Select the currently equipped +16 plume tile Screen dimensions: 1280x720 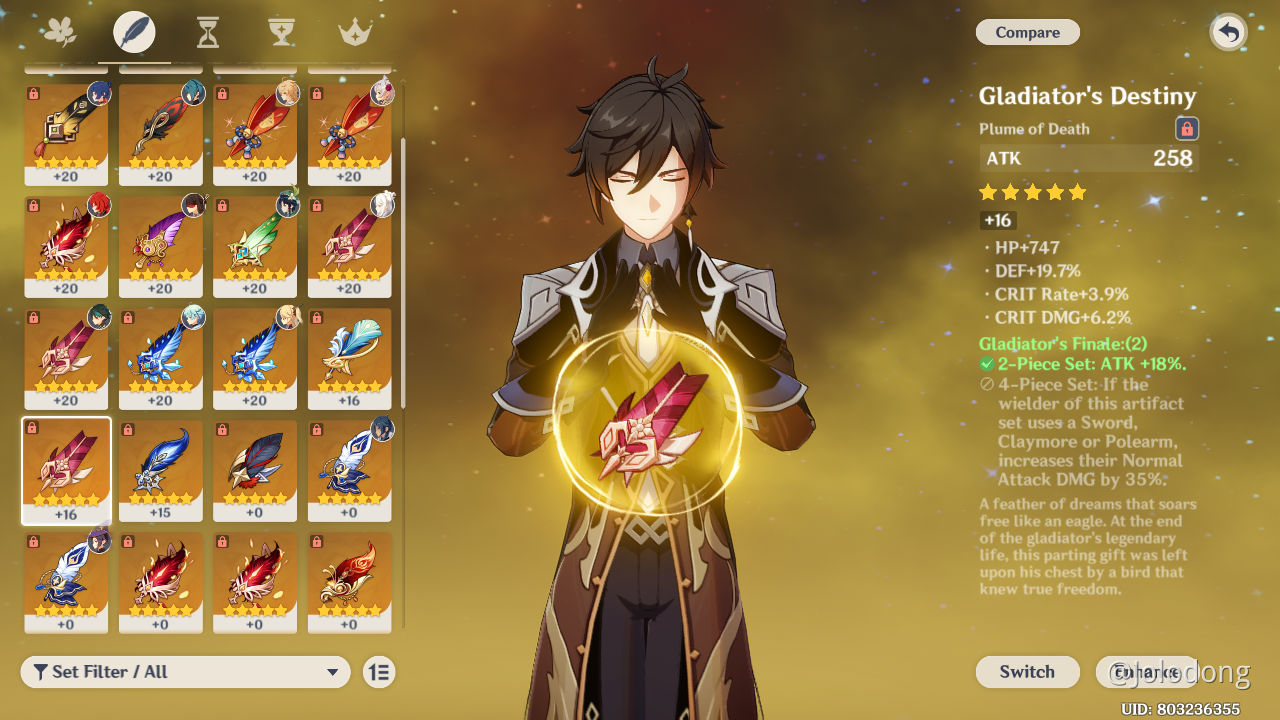click(66, 470)
